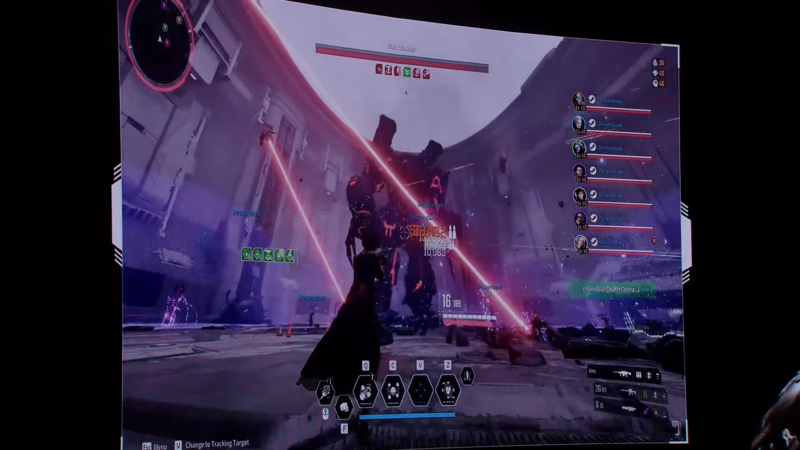Click the bottom party member portrait
Screen dimensions: 800x450
tap(581, 242)
